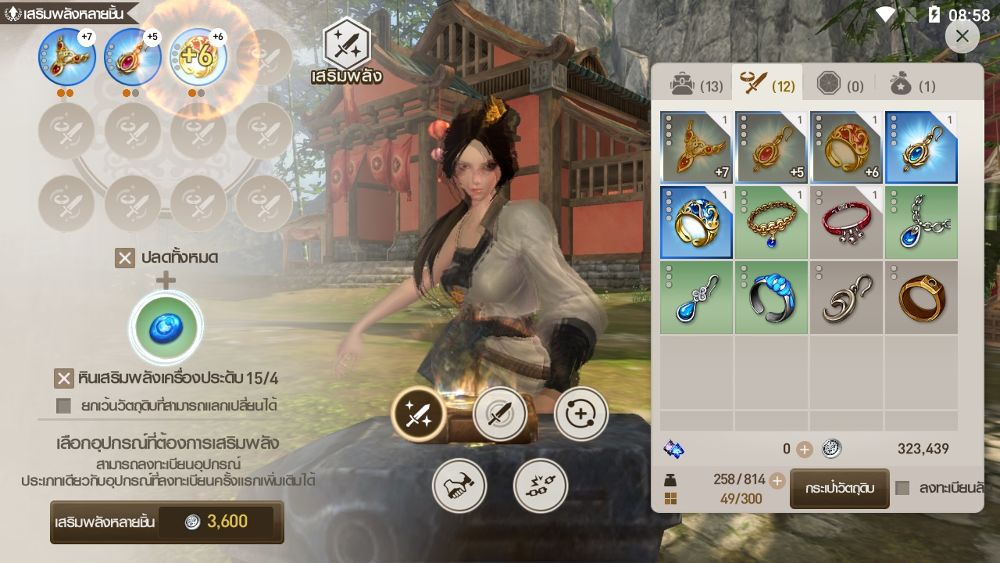1000x563 pixels.
Task: Close the enhancement screen with X
Action: point(961,36)
